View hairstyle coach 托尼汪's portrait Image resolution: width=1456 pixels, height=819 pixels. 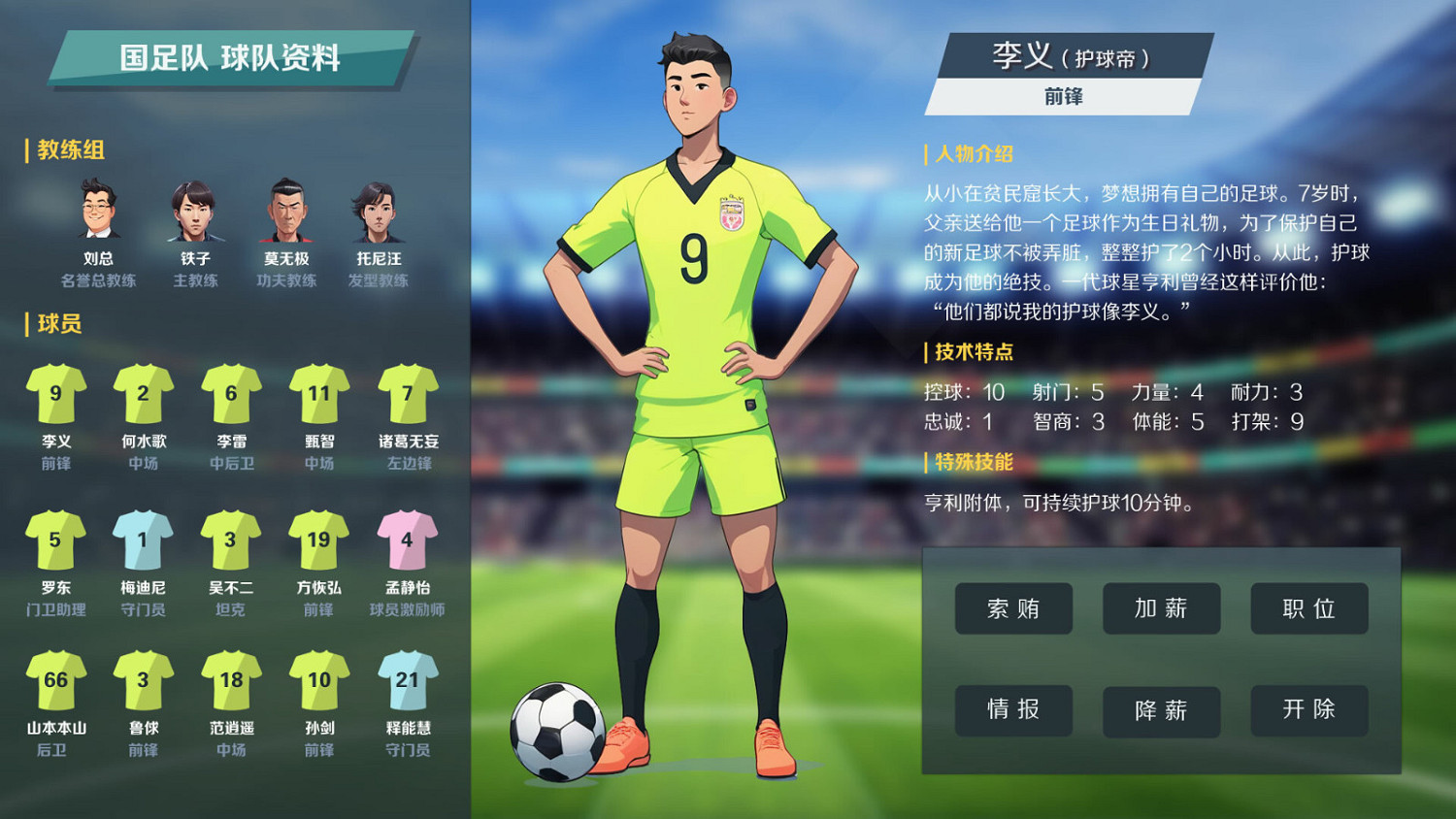379,212
